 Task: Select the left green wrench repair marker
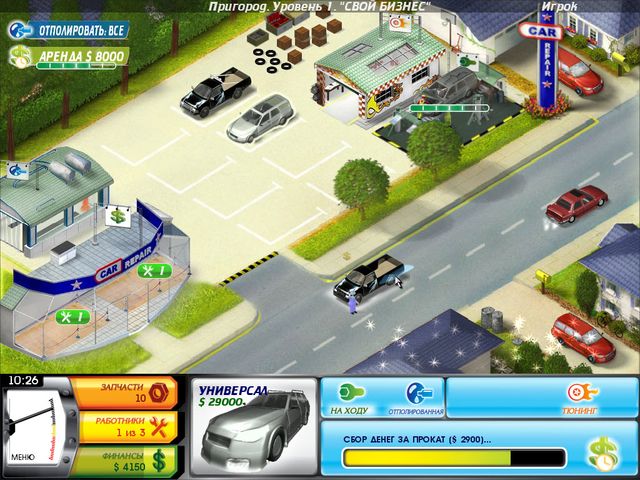pos(73,317)
